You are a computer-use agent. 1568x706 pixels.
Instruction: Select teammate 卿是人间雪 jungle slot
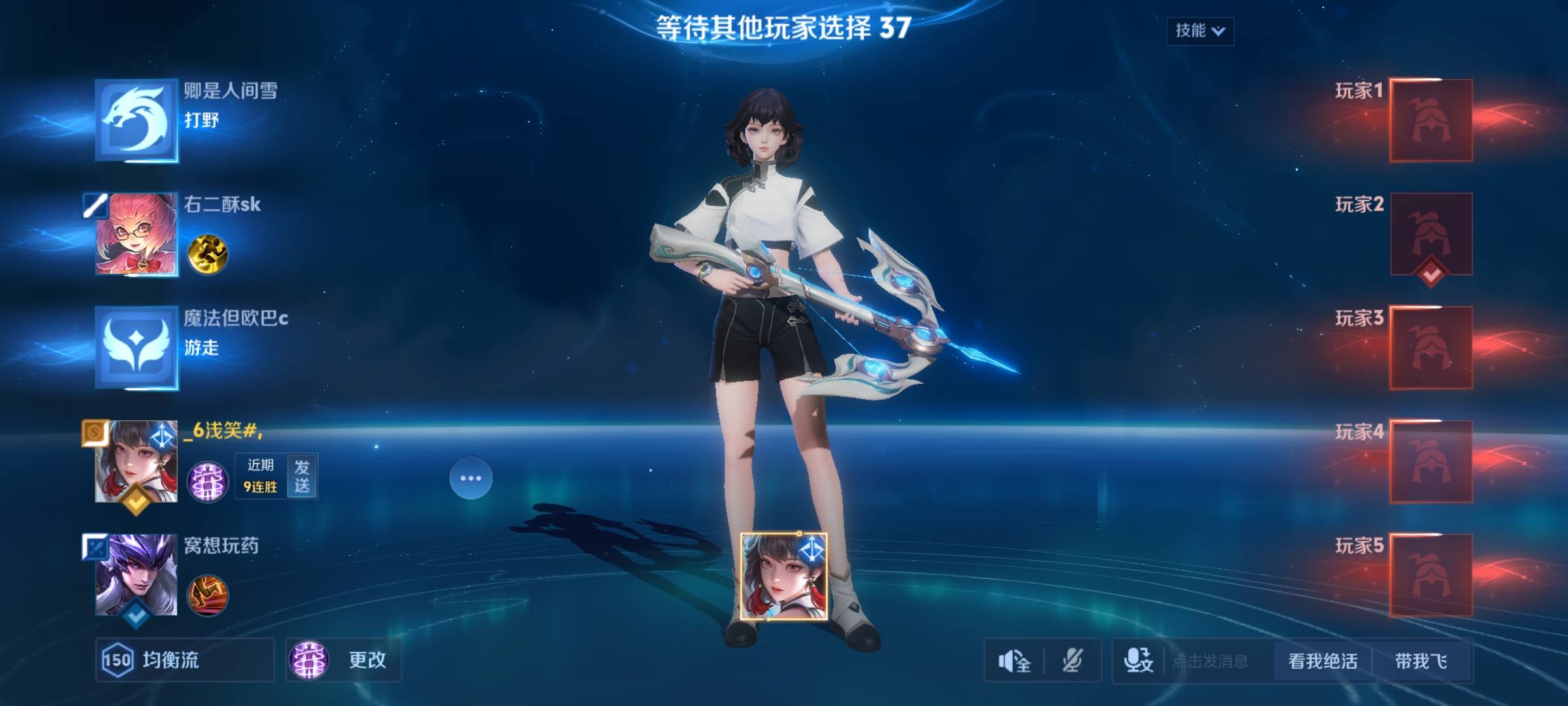[137, 120]
